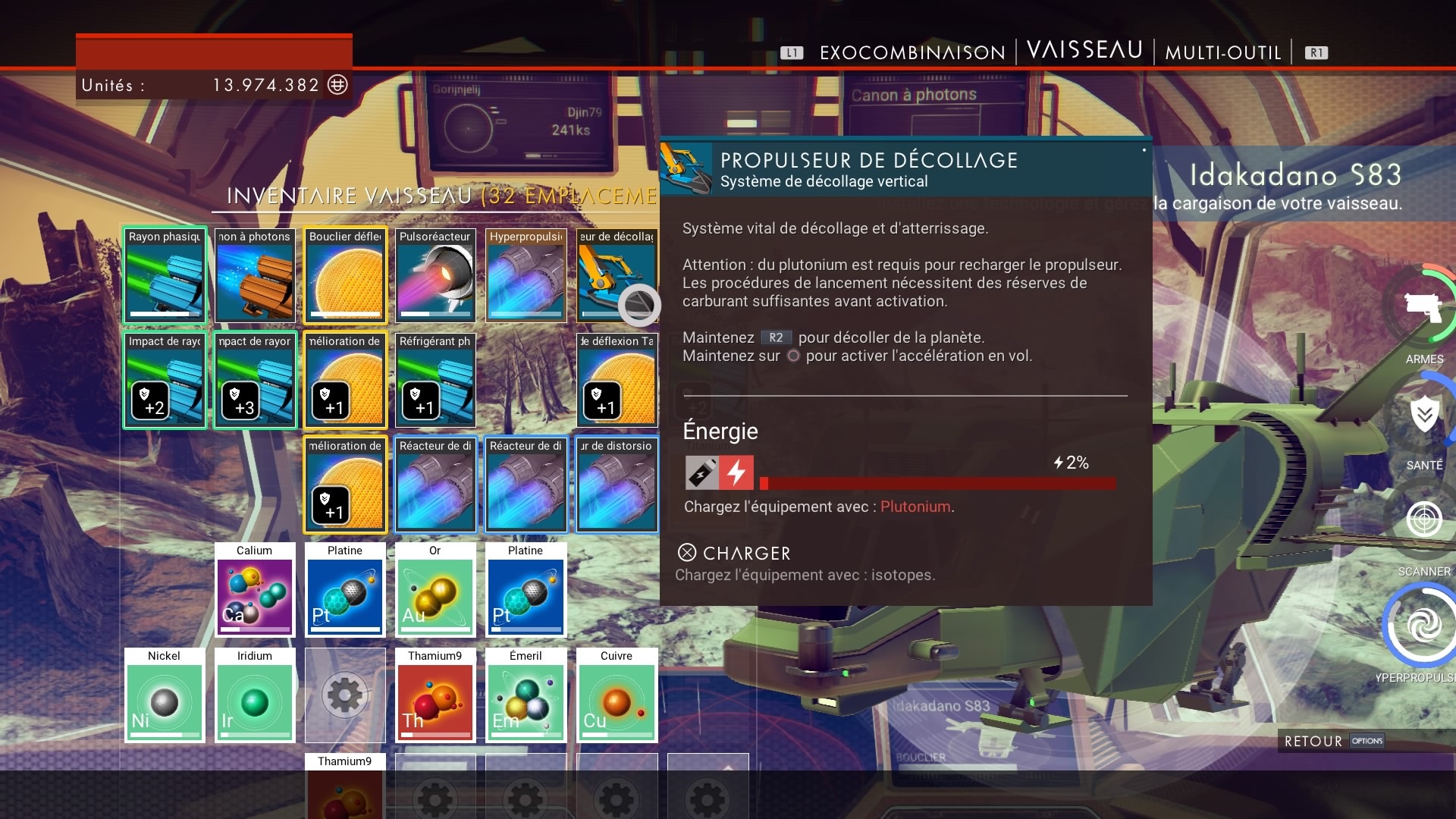Viewport: 1456px width, 819px height.
Task: Open the Multi-Outil tab
Action: point(1222,52)
